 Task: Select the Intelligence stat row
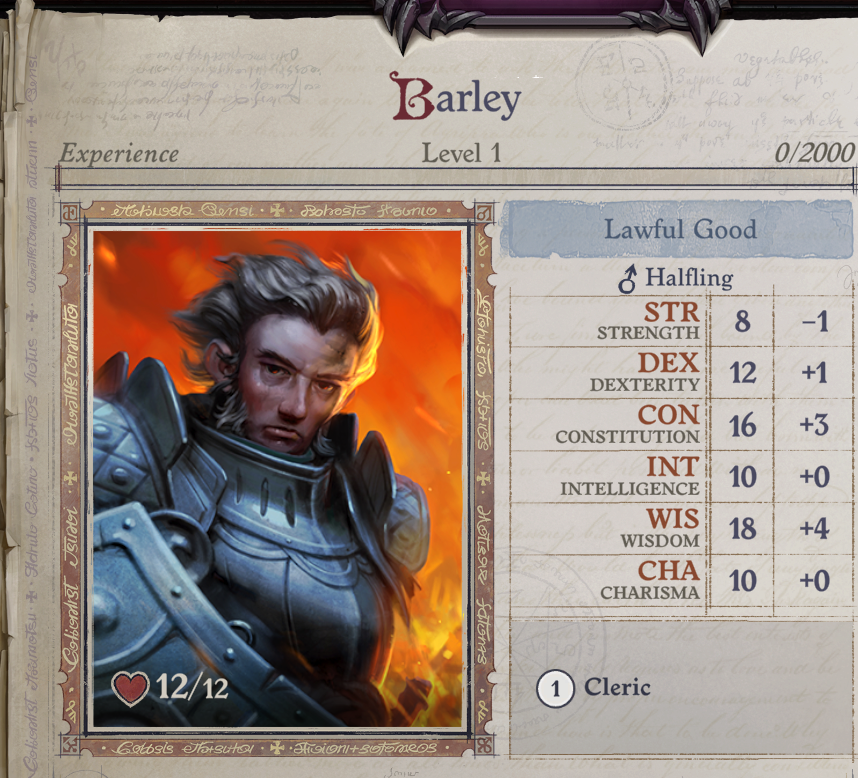point(680,477)
